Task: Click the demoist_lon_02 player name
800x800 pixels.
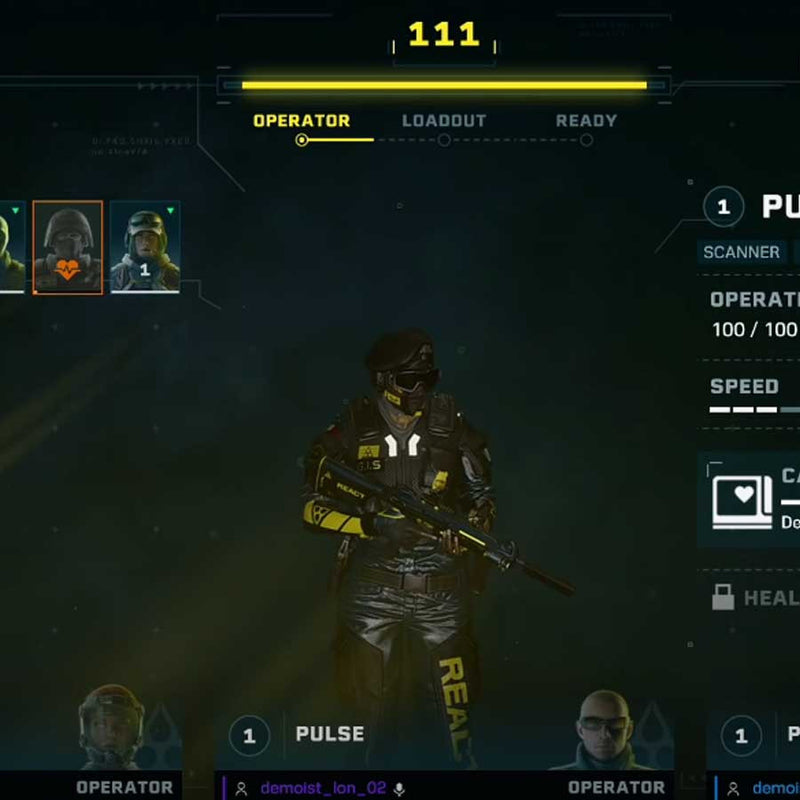Action: 323,788
